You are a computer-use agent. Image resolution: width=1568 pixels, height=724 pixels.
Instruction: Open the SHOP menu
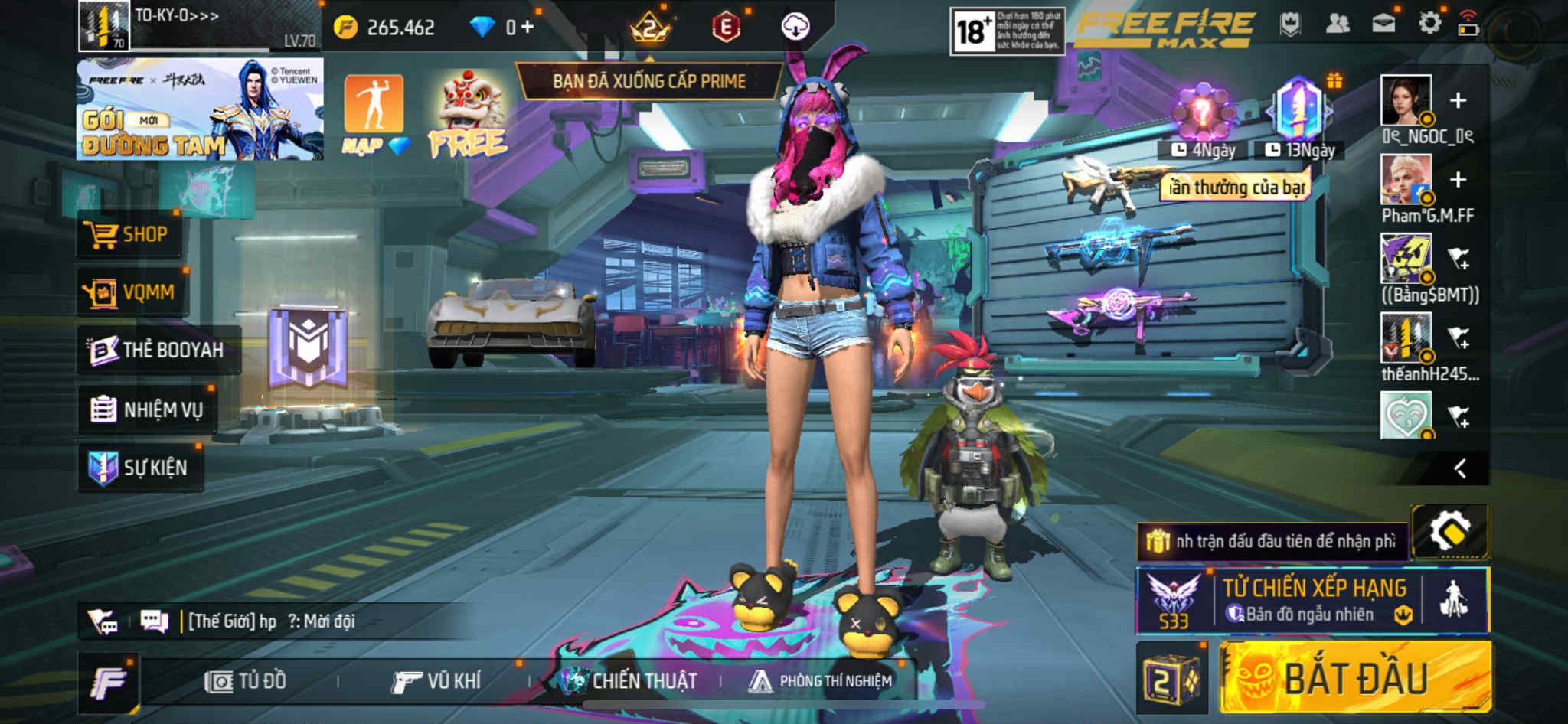tap(129, 234)
